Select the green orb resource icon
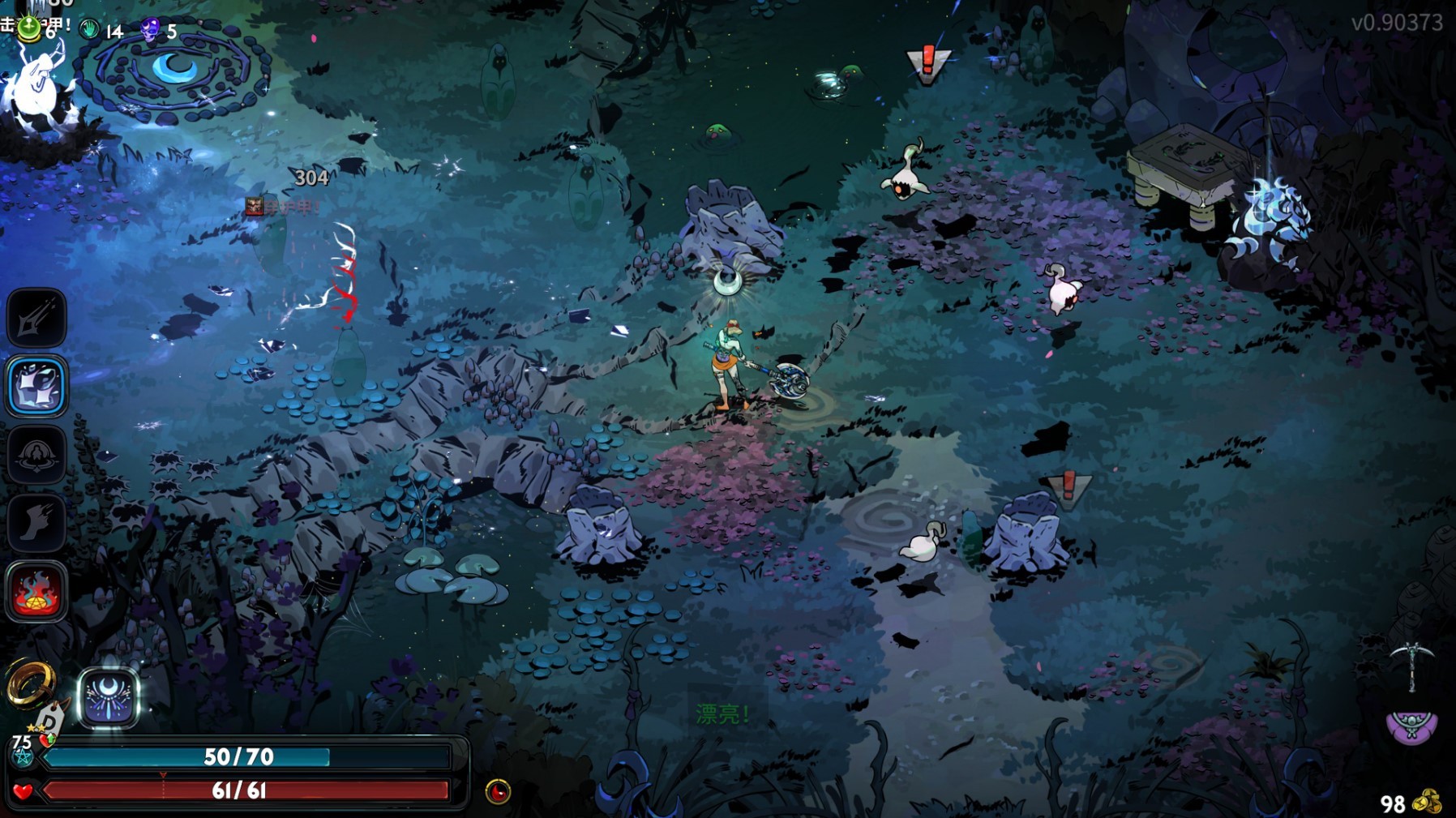 coord(29,29)
